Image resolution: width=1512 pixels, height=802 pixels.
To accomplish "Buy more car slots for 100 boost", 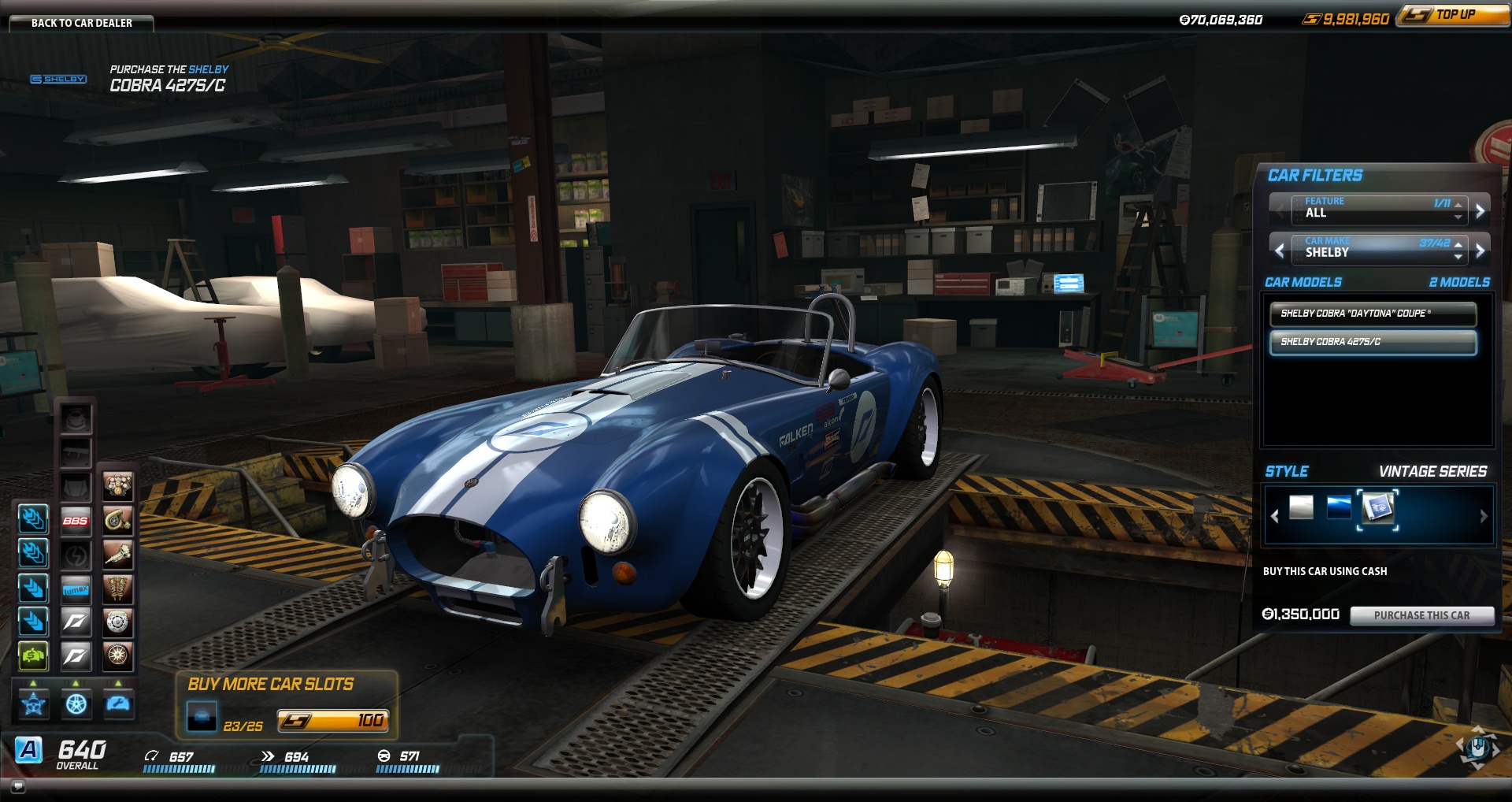I will point(332,720).
